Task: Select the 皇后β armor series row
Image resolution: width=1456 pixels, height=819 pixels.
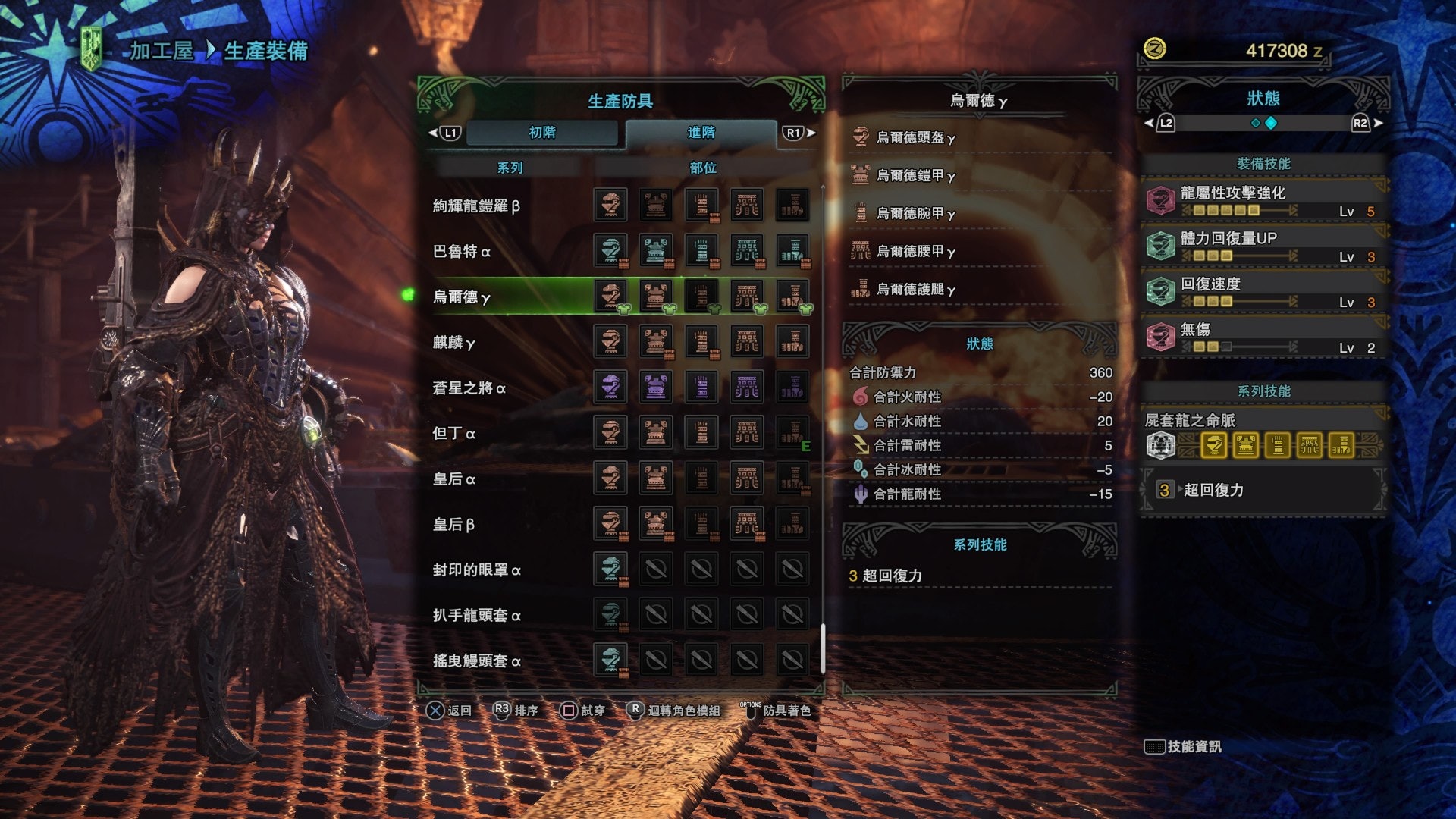Action: pos(453,525)
